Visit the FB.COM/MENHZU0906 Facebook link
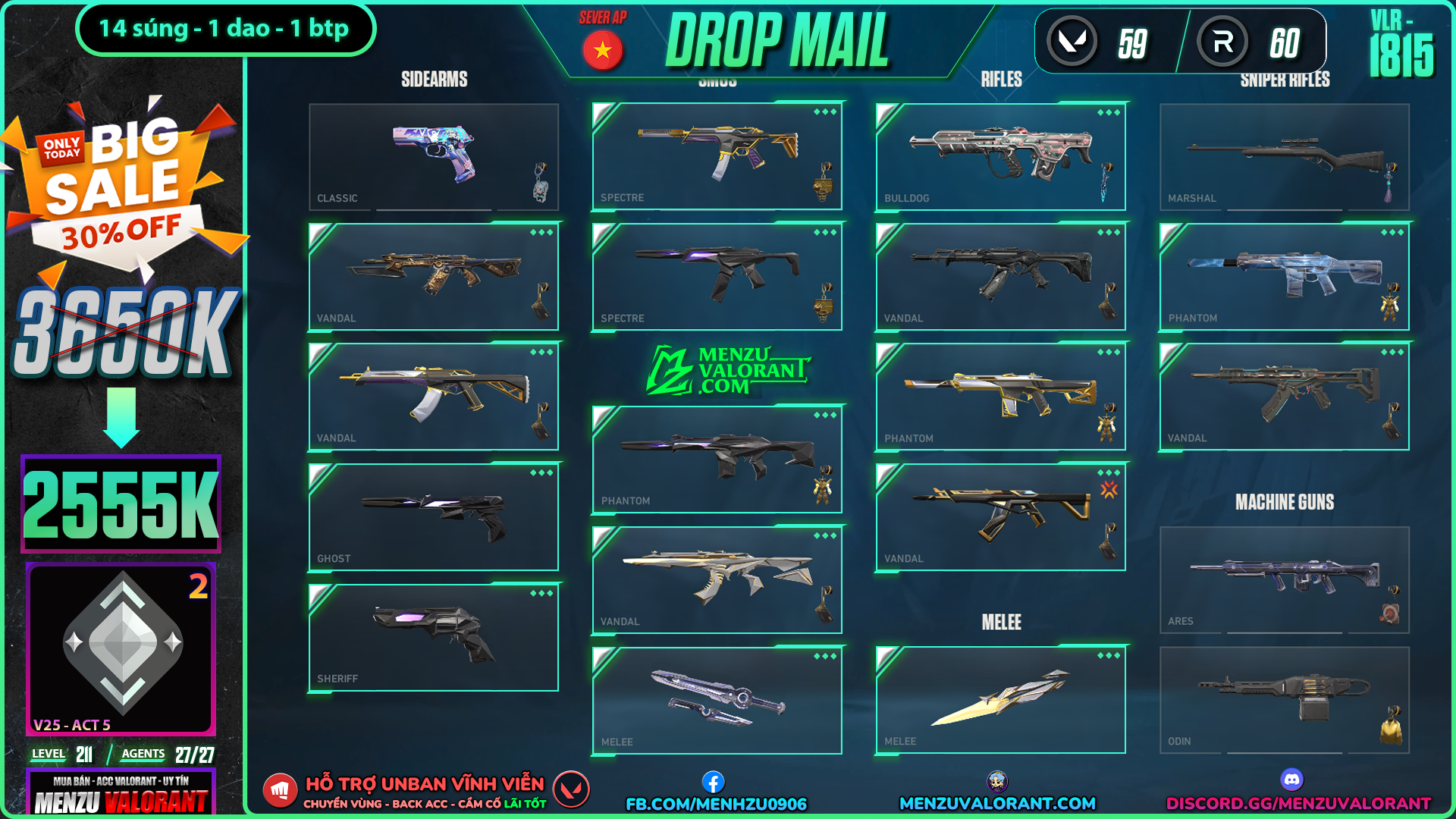1456x819 pixels. pos(716,803)
